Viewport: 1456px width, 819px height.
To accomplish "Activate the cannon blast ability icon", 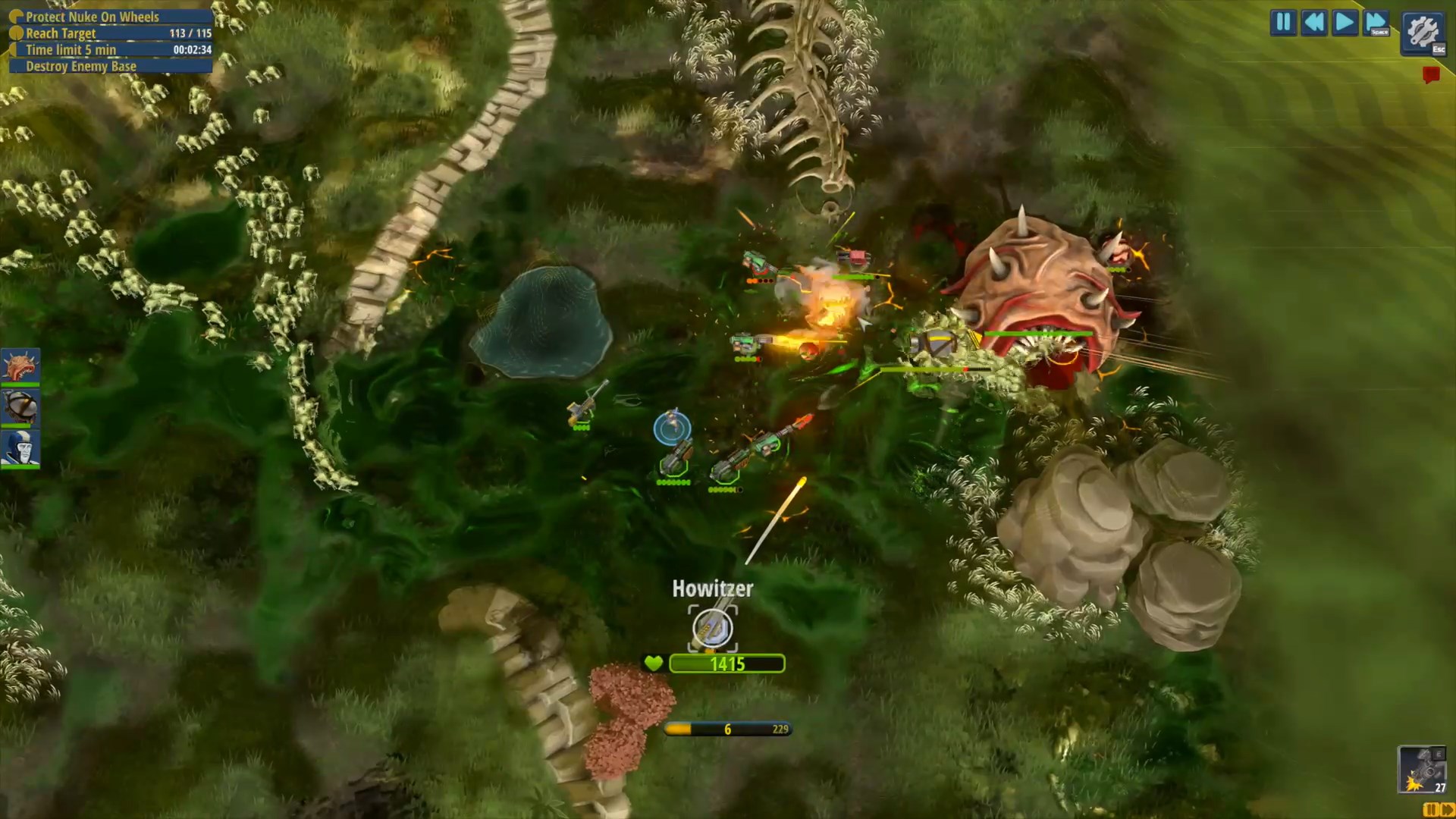I will 1421,769.
